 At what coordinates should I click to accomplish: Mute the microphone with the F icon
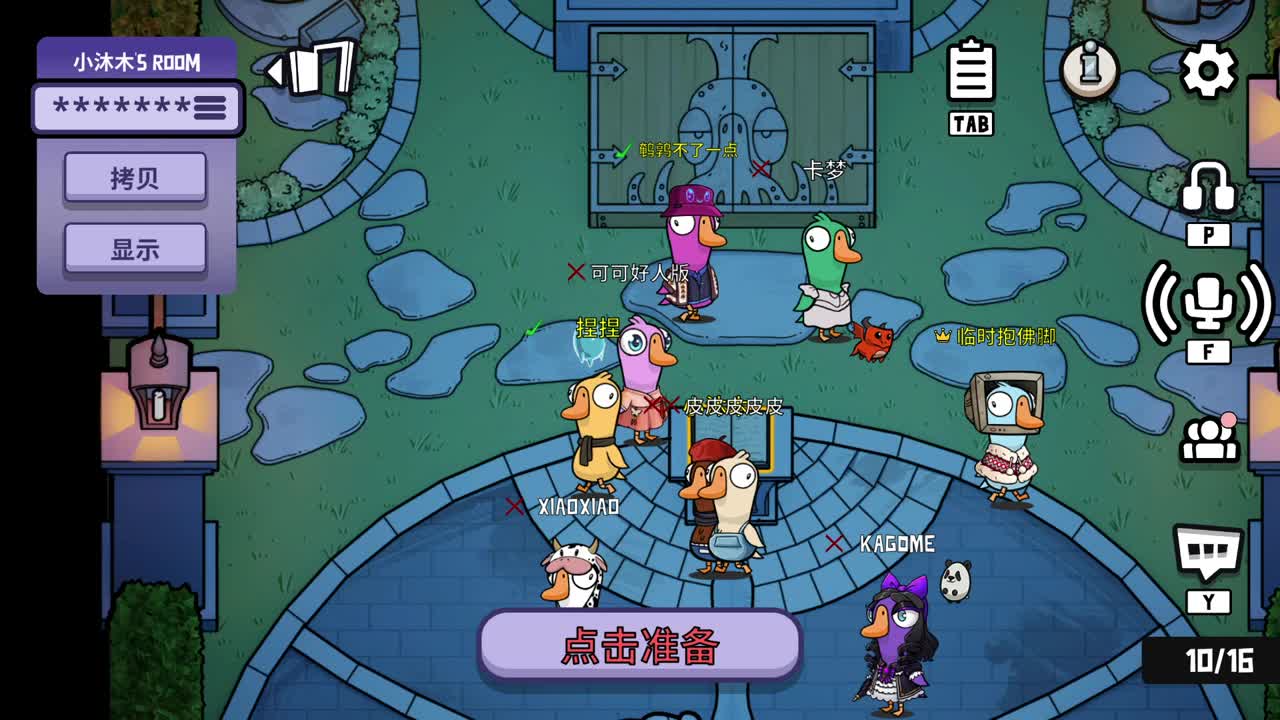tap(1209, 305)
